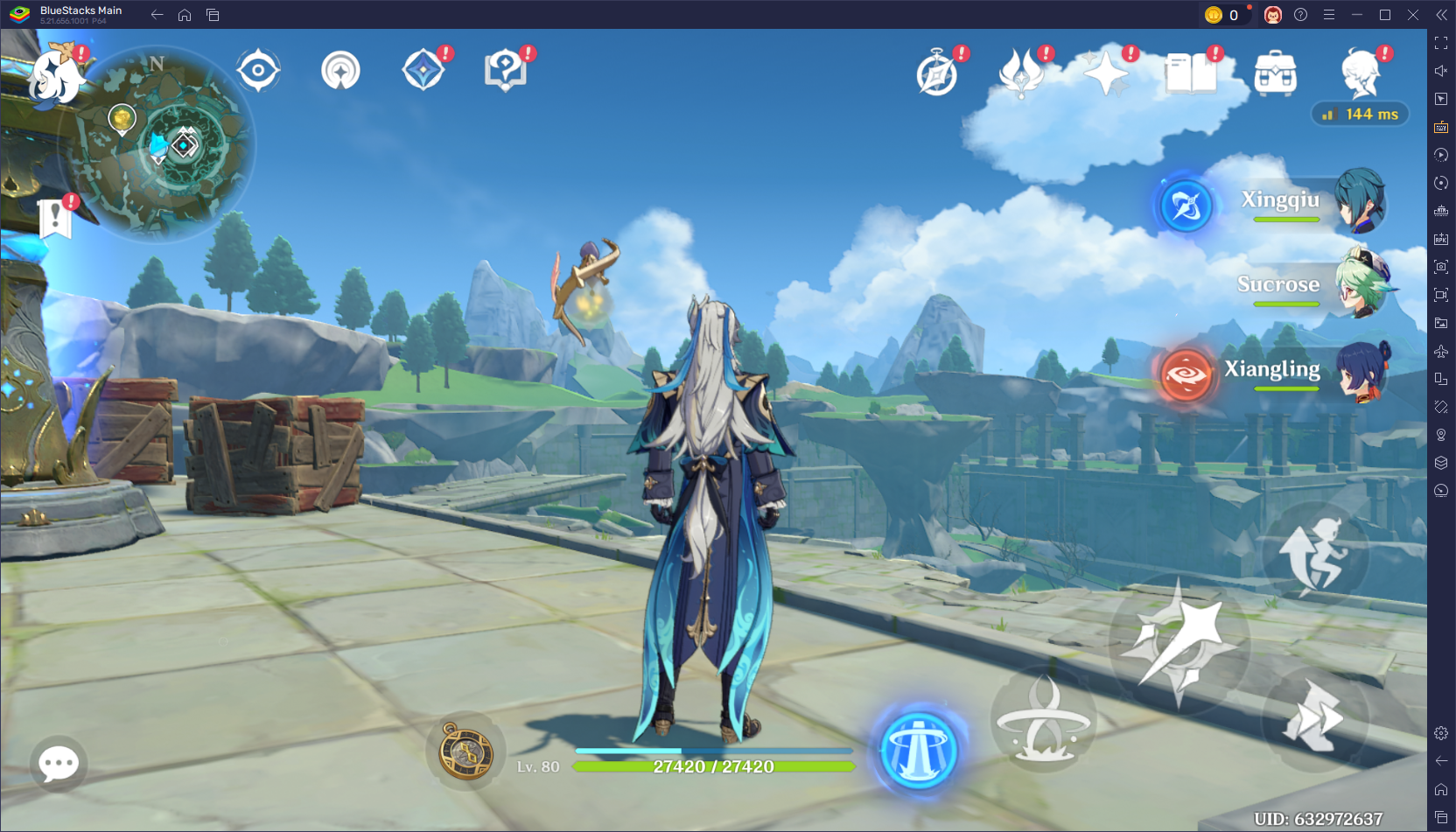Screen dimensions: 1456x832
Task: Collapse the BlueStacks sidebar with the chevrons
Action: pyautogui.click(x=1440, y=14)
